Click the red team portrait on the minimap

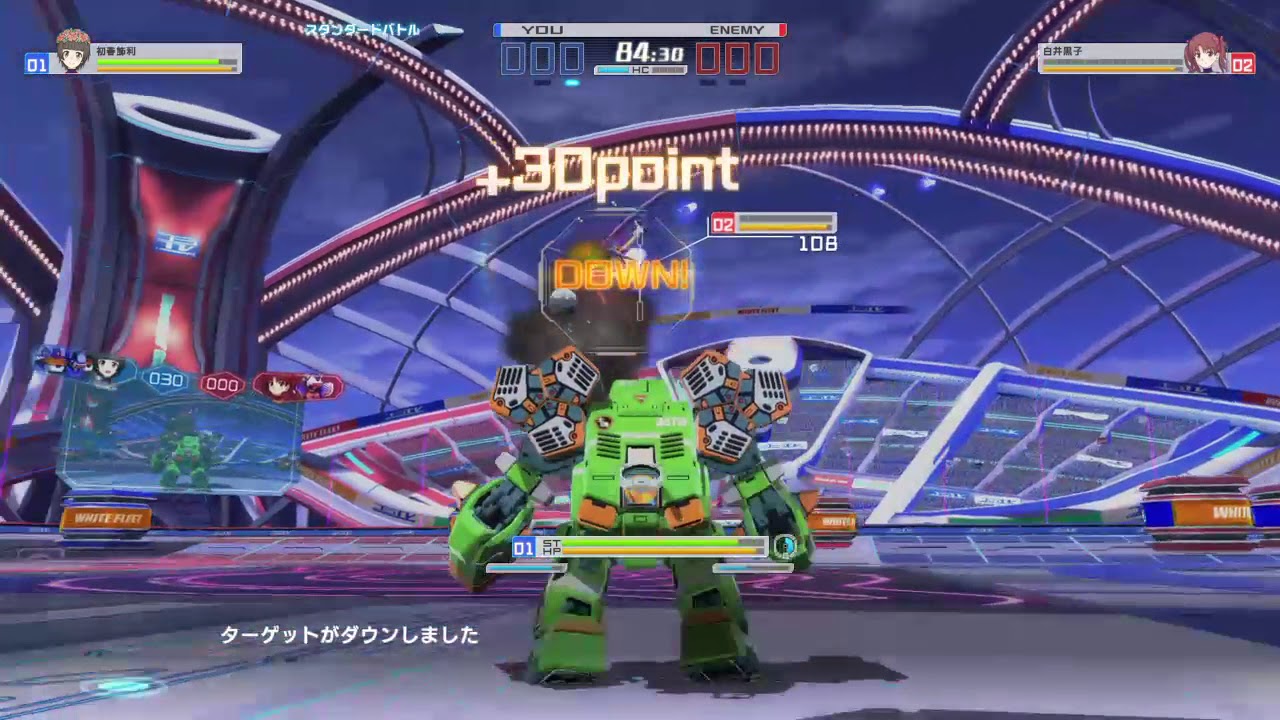276,386
